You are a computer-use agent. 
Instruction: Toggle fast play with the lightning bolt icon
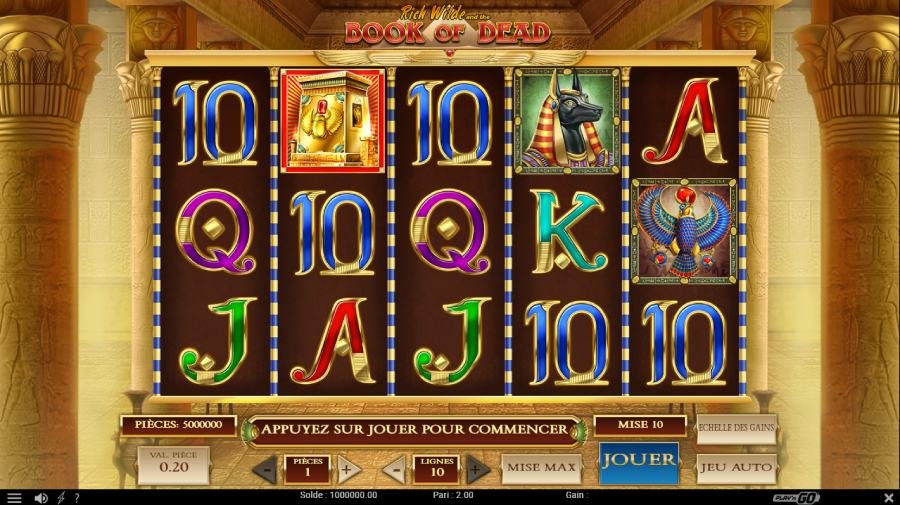(x=61, y=497)
